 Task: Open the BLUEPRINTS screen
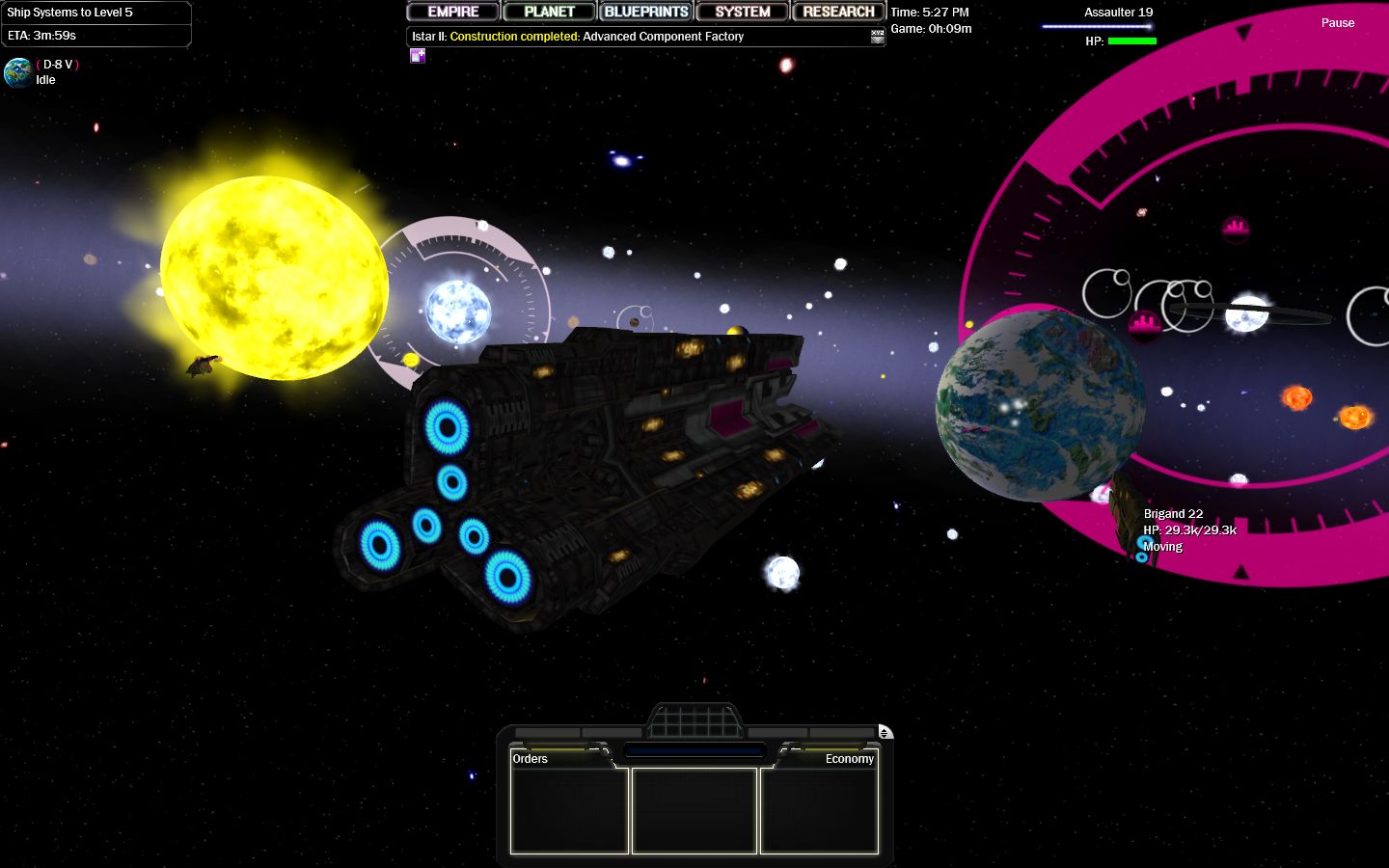pyautogui.click(x=645, y=12)
